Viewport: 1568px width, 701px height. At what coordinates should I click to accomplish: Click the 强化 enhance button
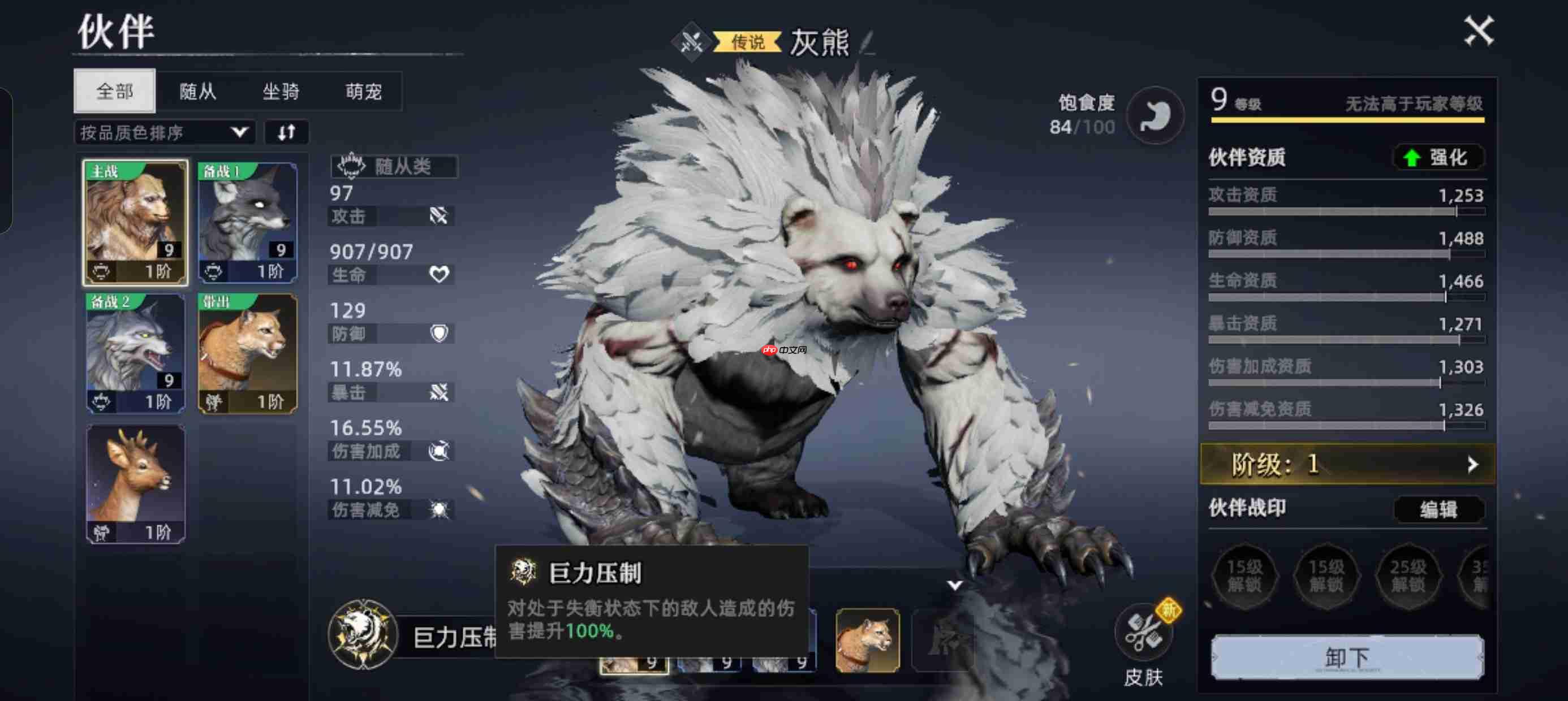pos(1438,158)
